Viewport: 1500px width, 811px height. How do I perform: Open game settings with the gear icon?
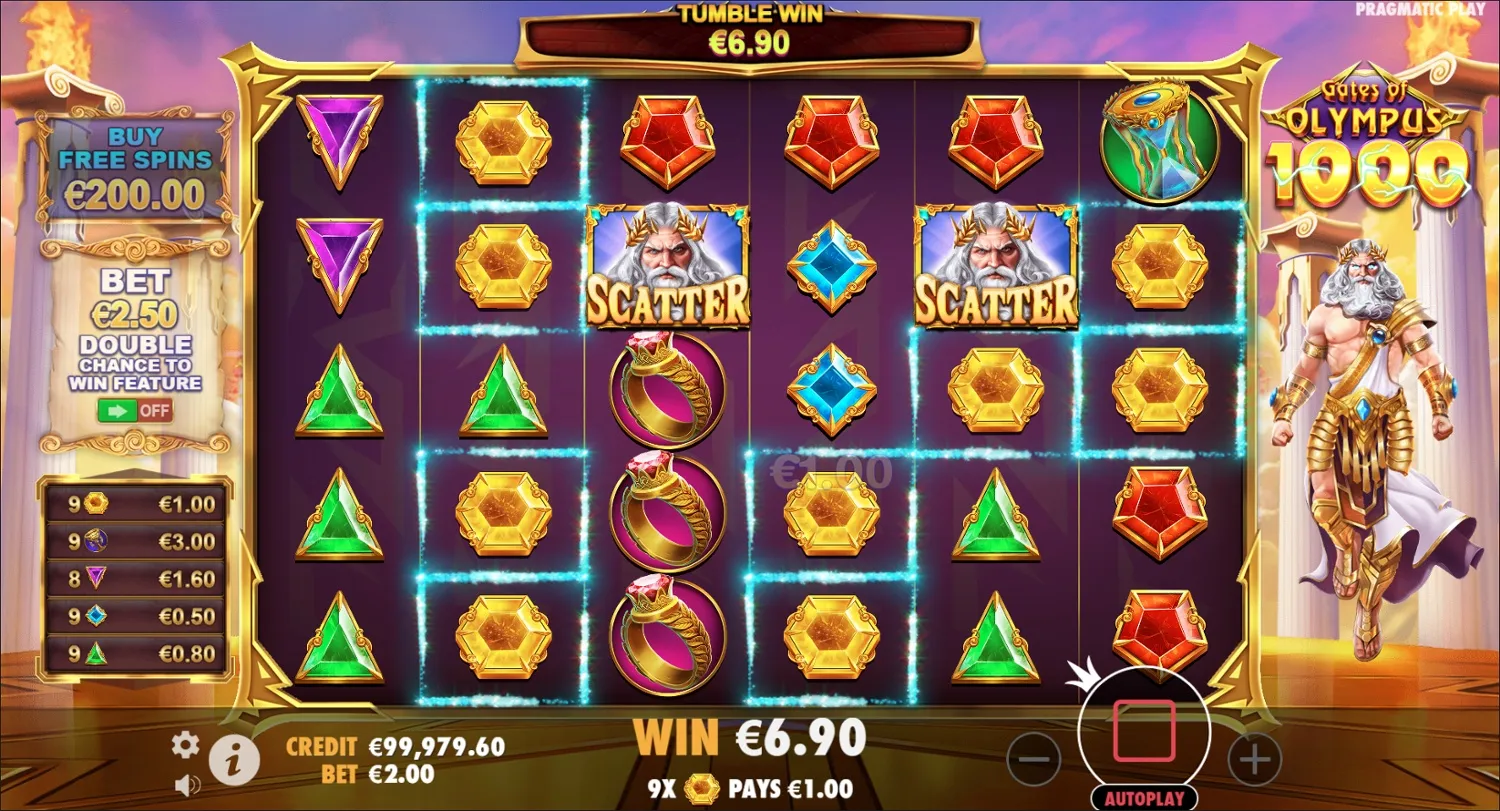tap(185, 745)
